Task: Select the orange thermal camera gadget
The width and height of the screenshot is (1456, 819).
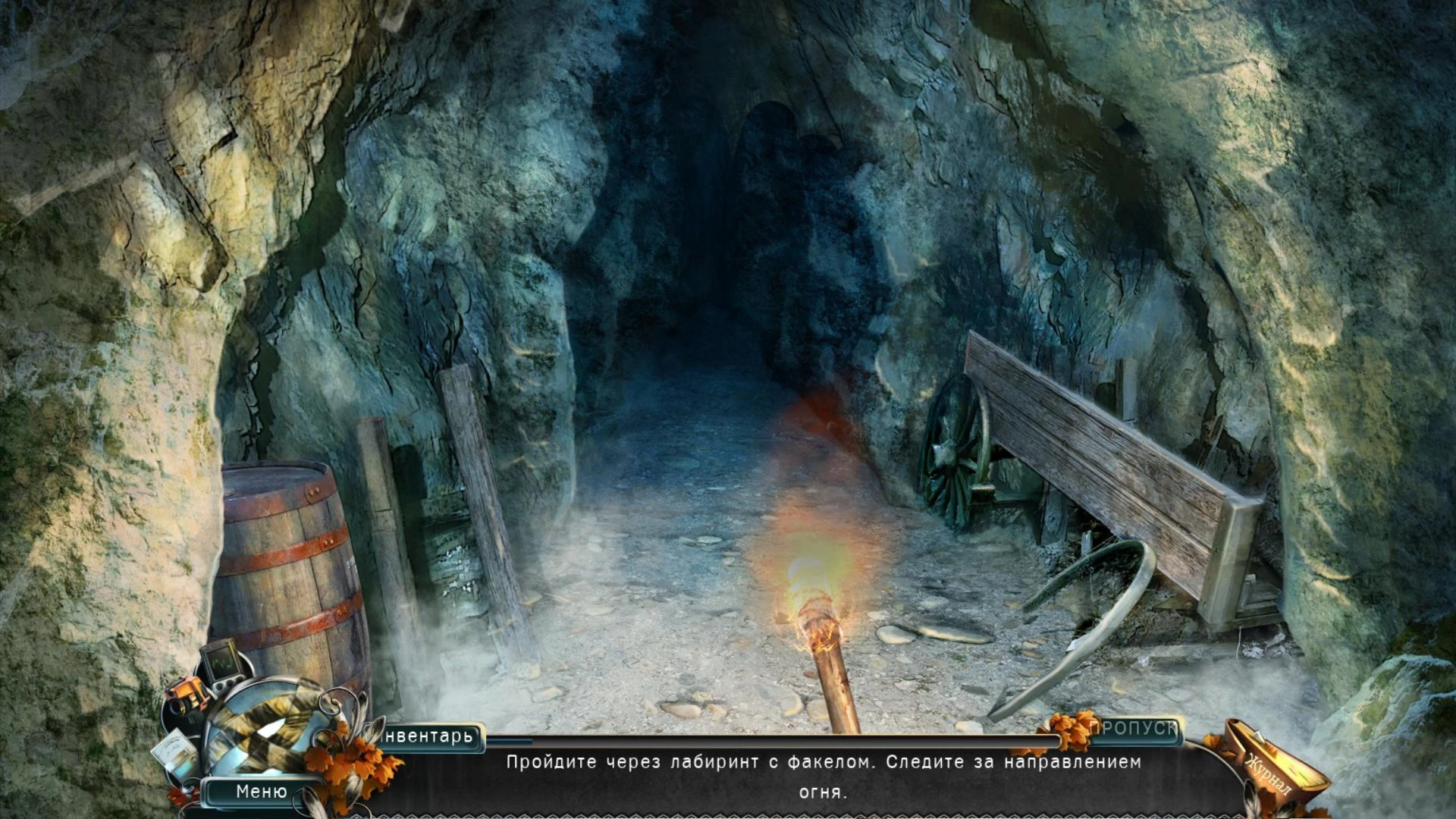Action: tap(185, 694)
